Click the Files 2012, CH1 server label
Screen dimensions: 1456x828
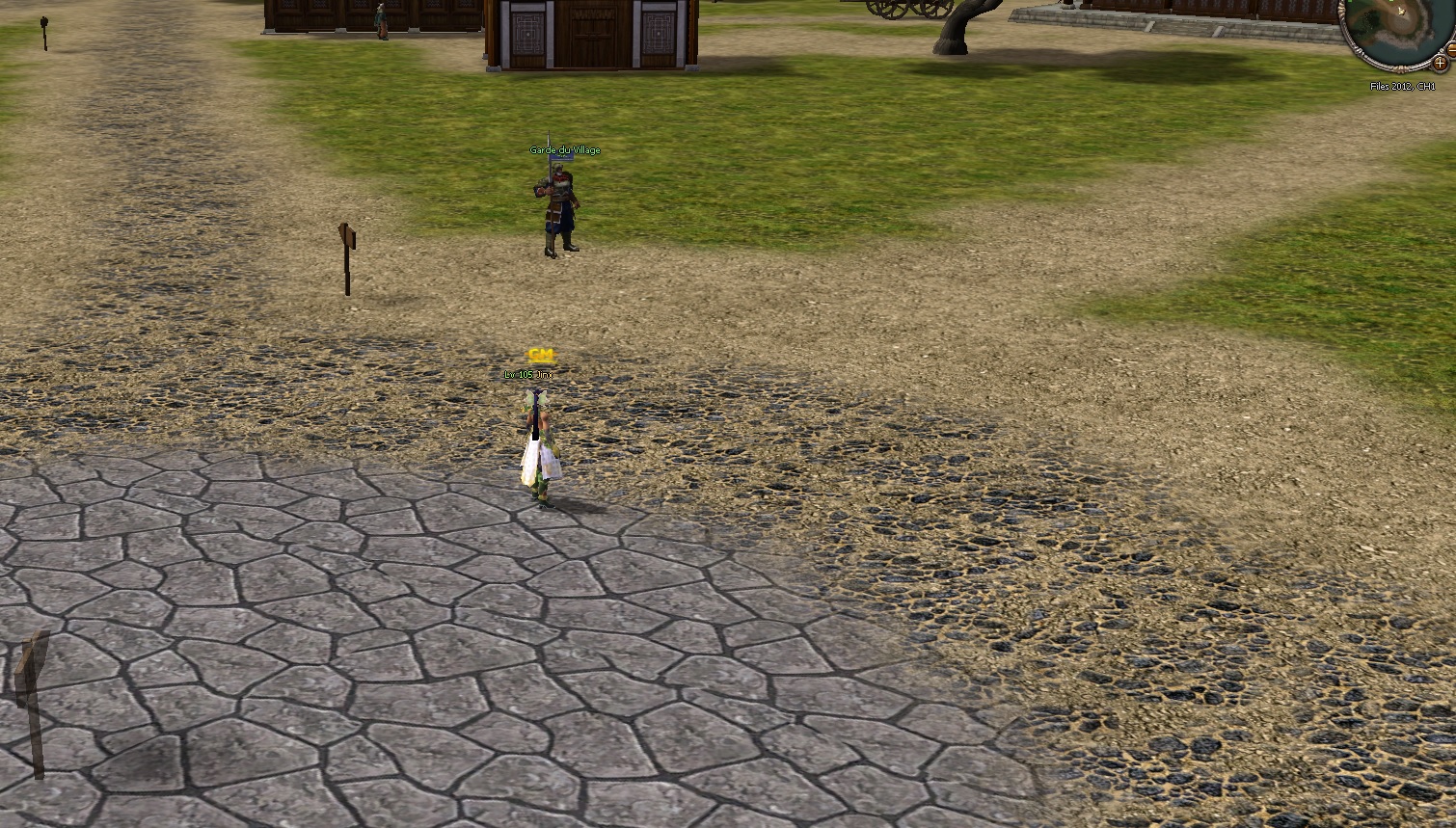(x=1403, y=86)
